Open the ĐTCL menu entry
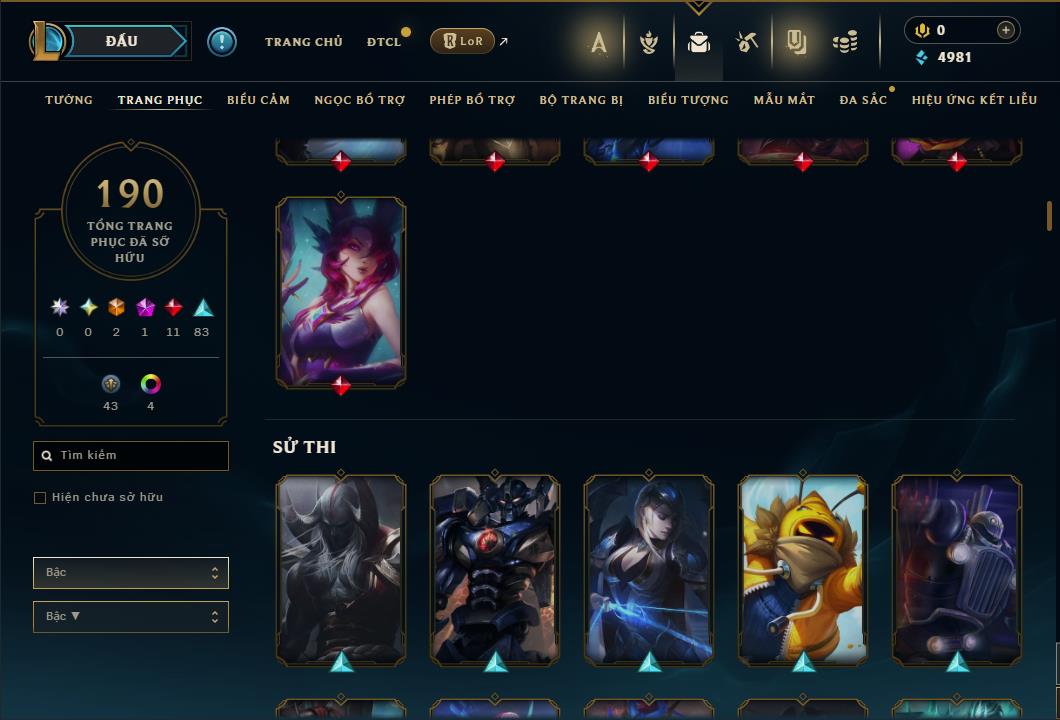This screenshot has height=720, width=1060. [x=383, y=42]
